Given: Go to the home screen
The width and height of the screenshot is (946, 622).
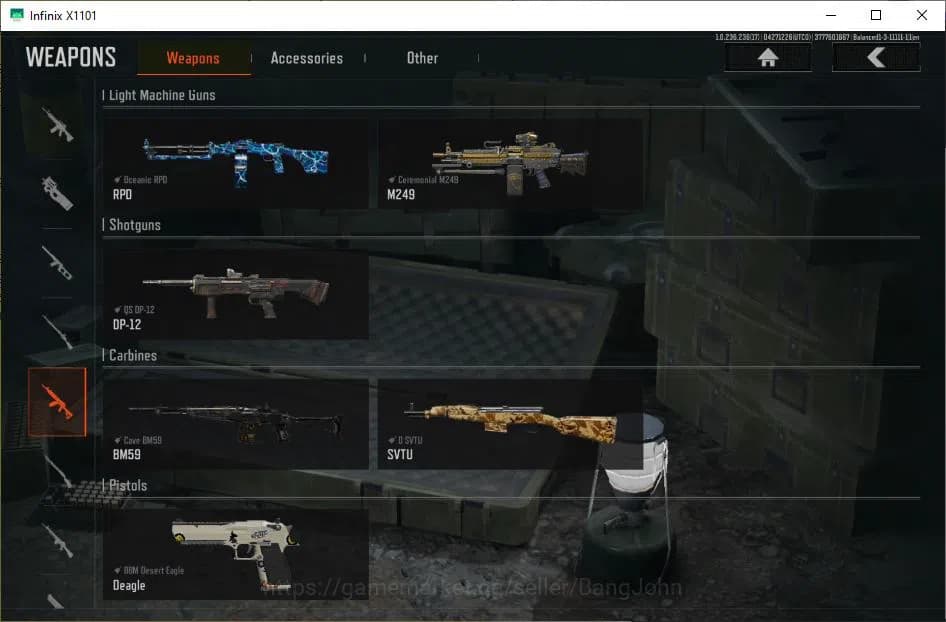Looking at the screenshot, I should point(768,58).
